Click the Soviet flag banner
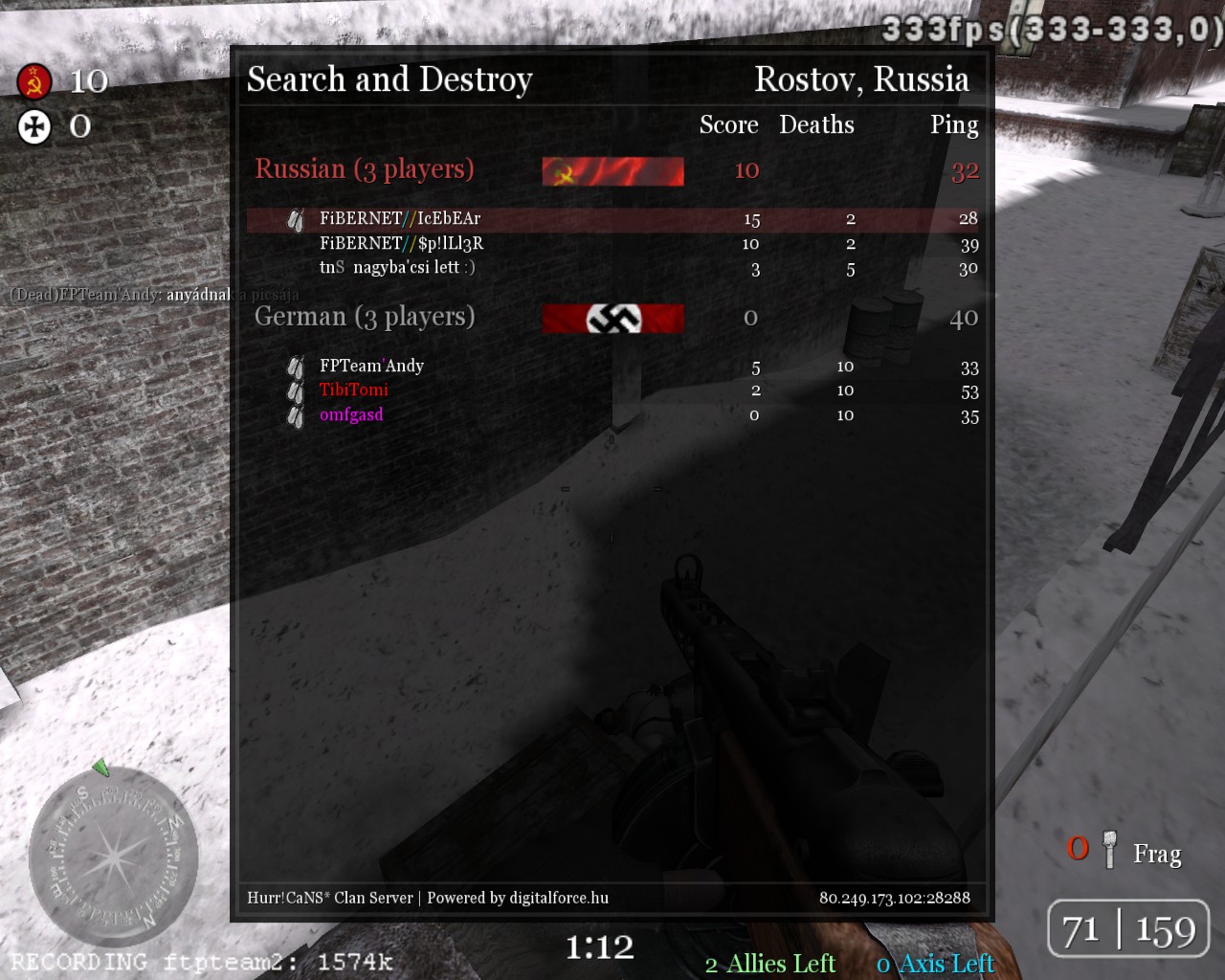The image size is (1225, 980). (x=612, y=171)
